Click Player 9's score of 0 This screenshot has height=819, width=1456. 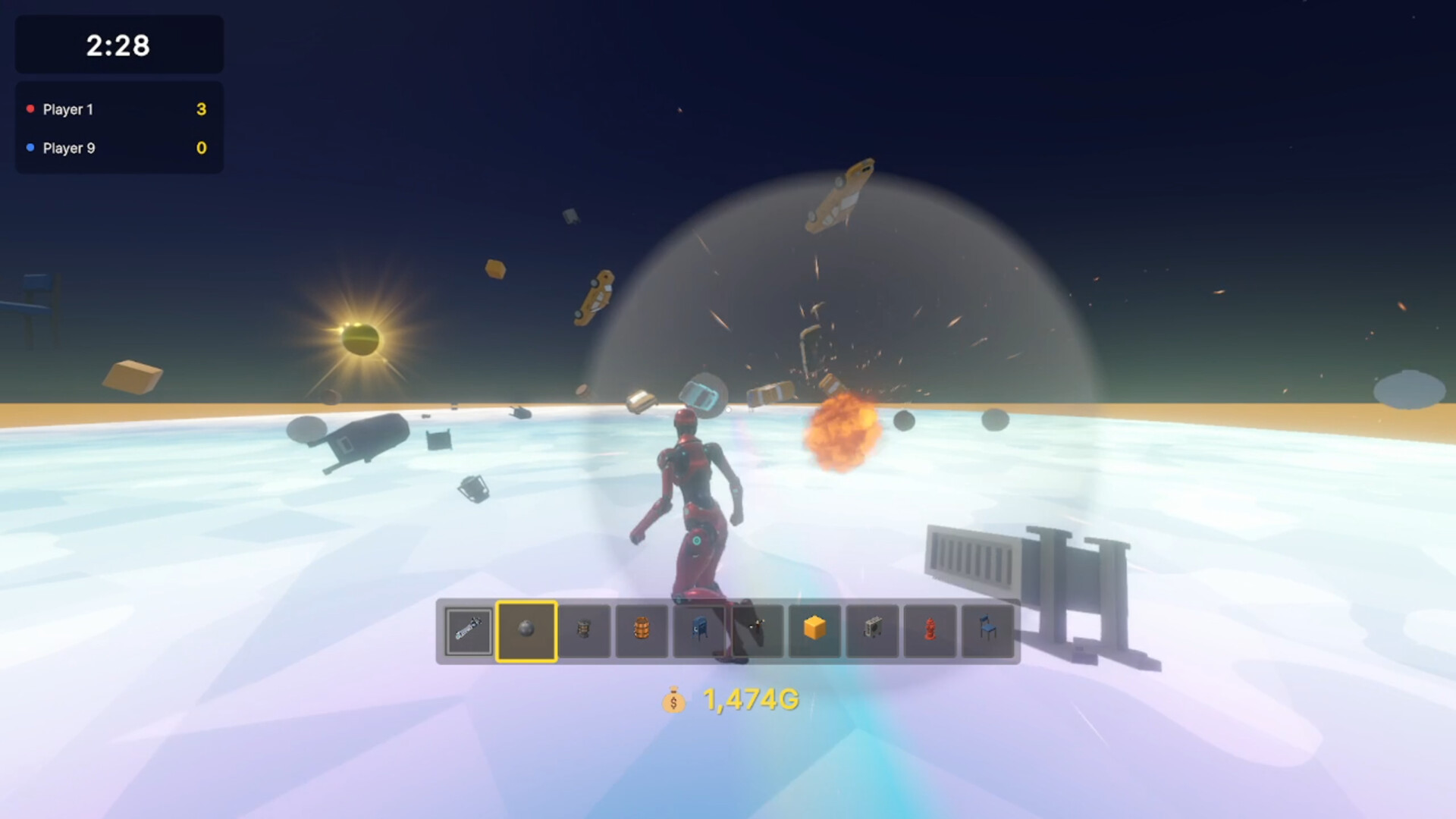(x=200, y=149)
